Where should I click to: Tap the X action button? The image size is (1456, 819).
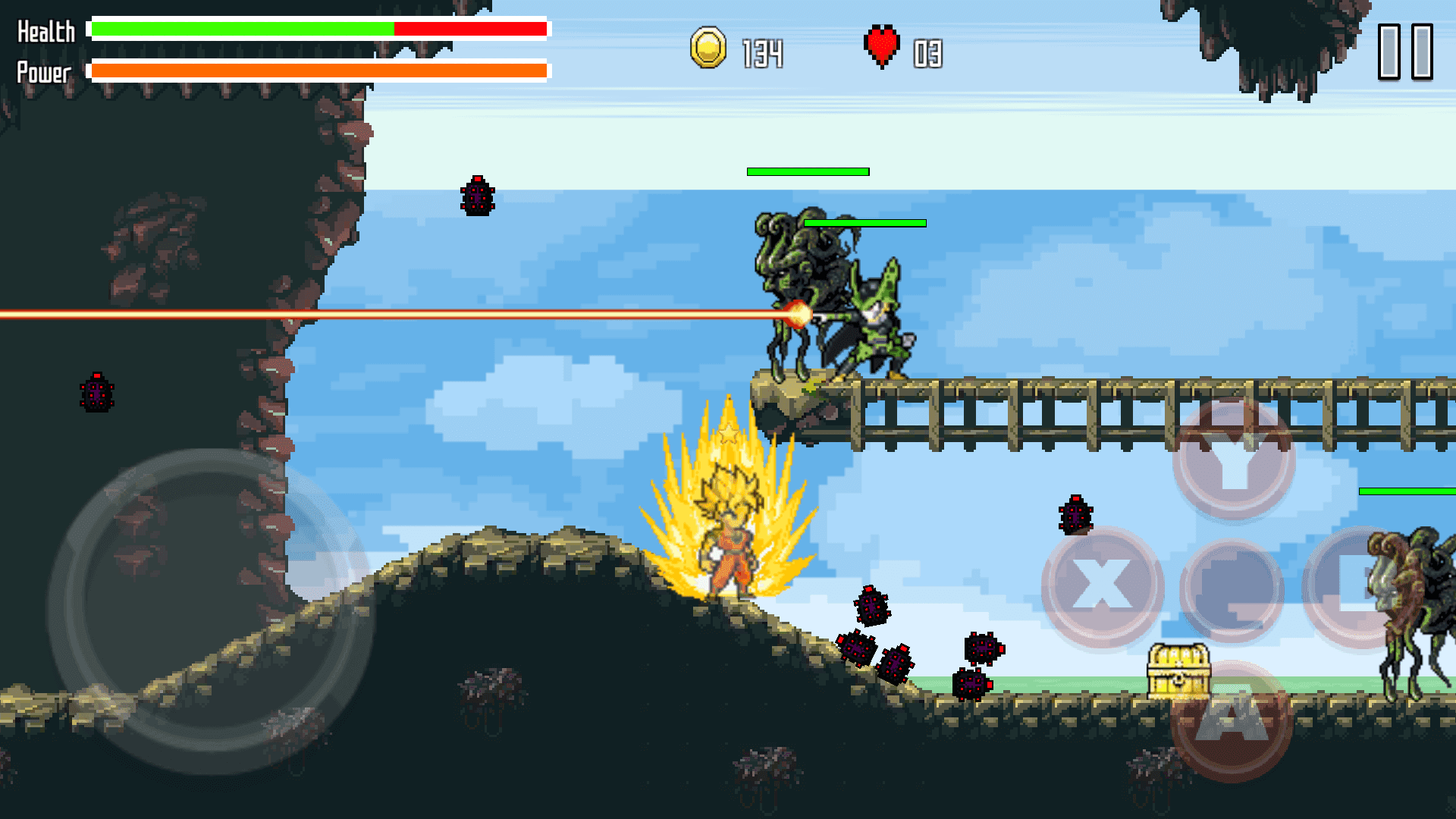click(1102, 586)
